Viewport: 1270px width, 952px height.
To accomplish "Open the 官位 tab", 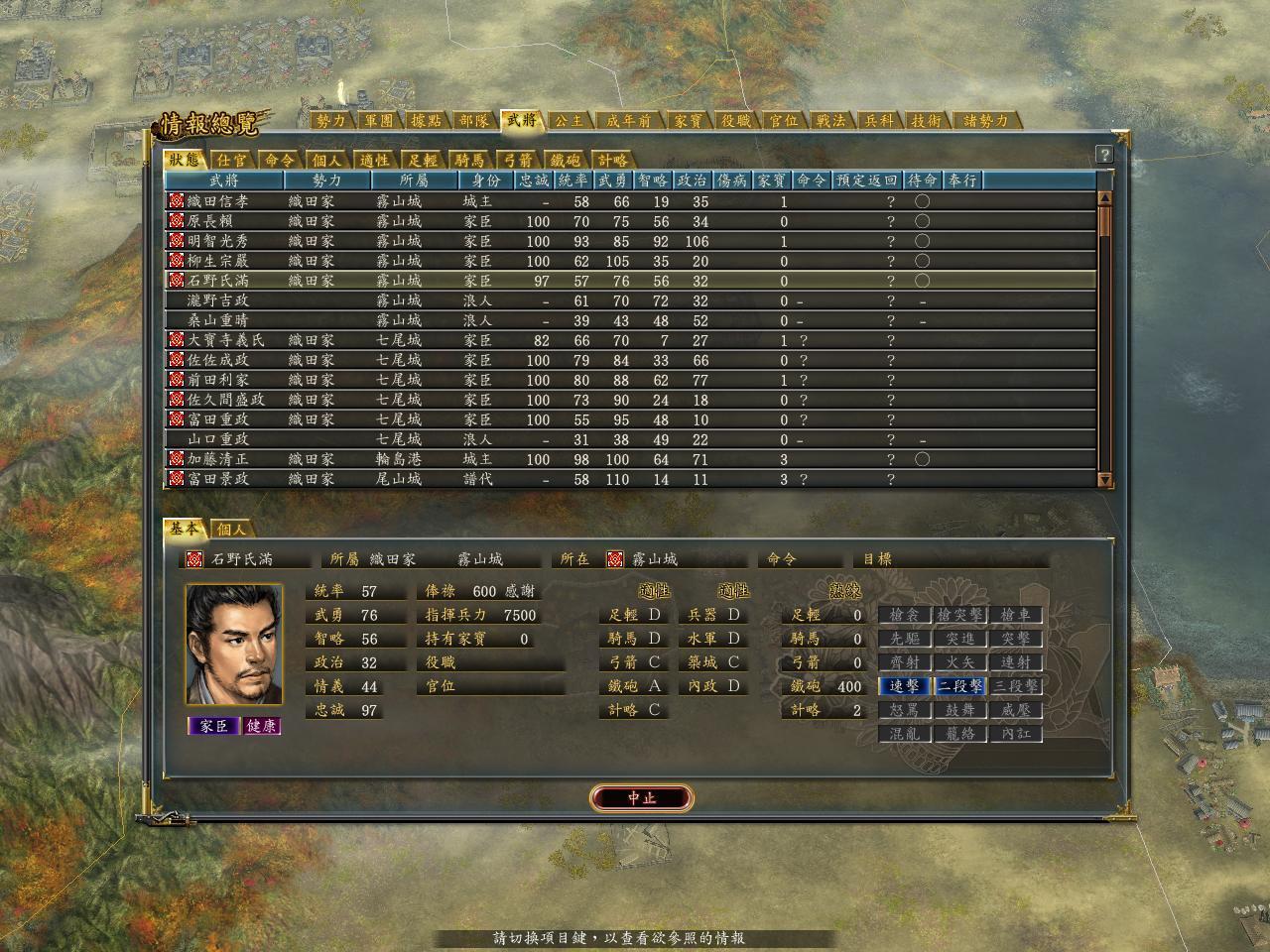I will tap(784, 121).
